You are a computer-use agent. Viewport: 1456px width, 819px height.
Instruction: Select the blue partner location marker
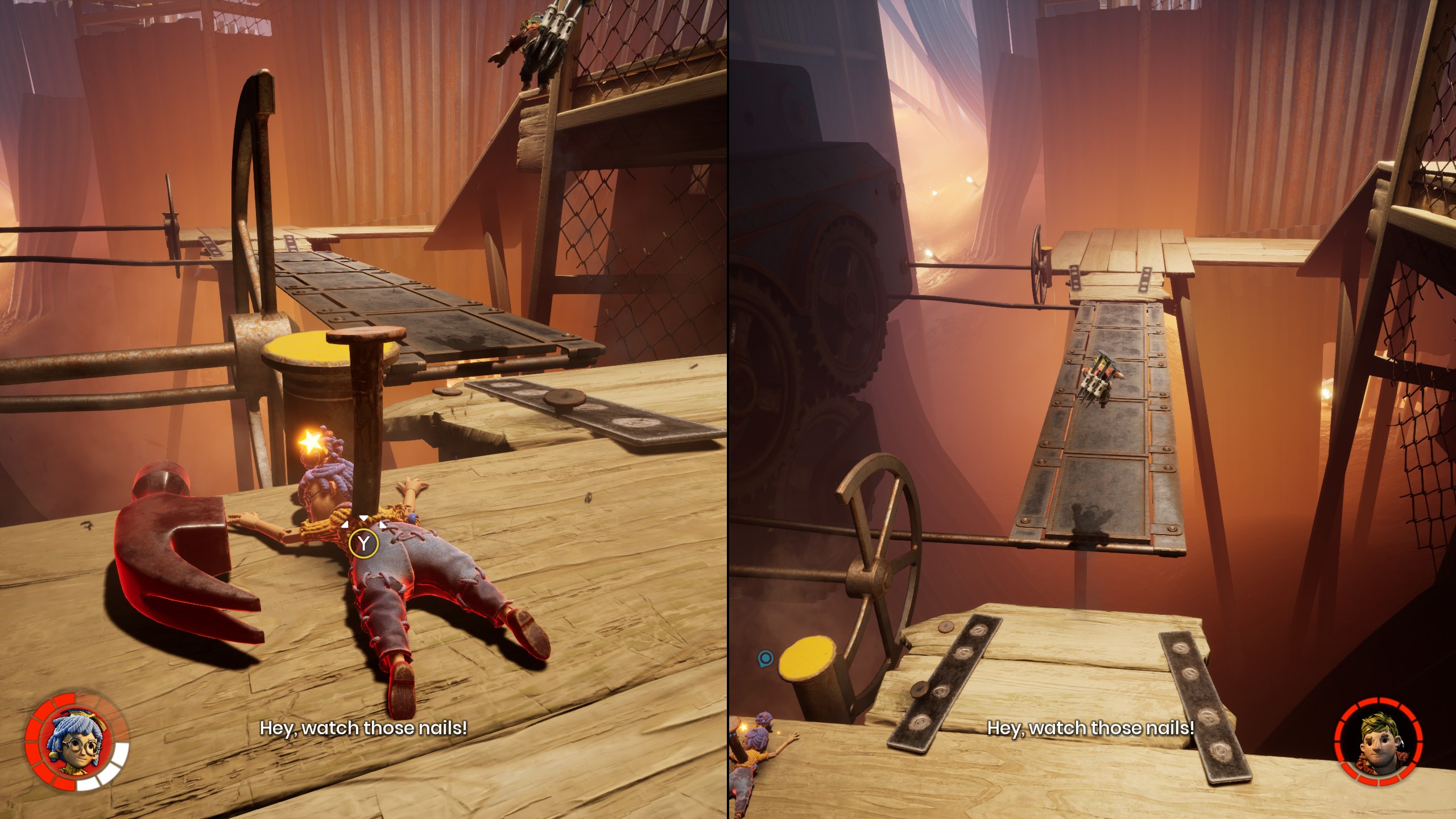(x=765, y=659)
